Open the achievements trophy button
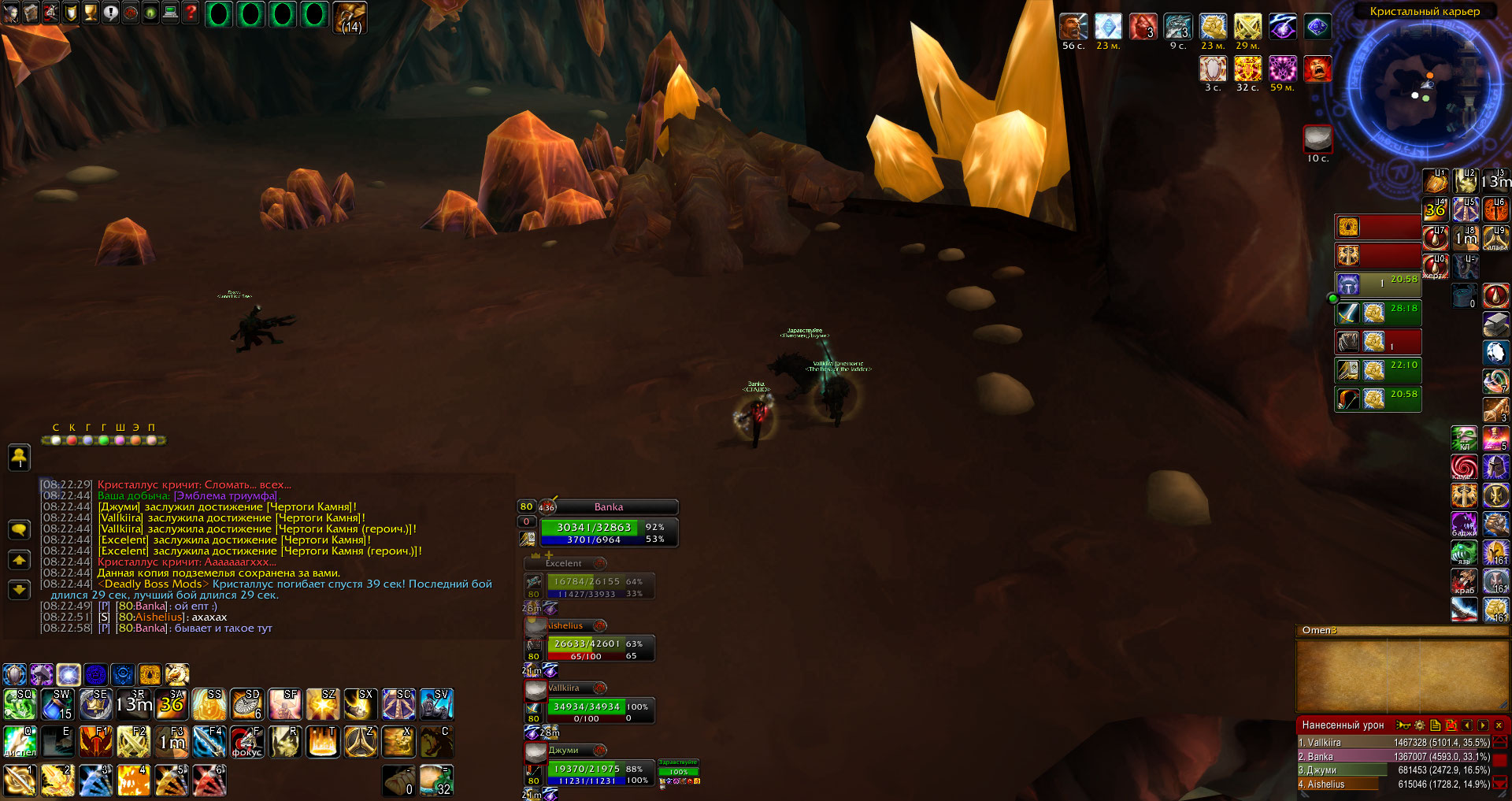Image resolution: width=1512 pixels, height=801 pixels. (x=91, y=13)
